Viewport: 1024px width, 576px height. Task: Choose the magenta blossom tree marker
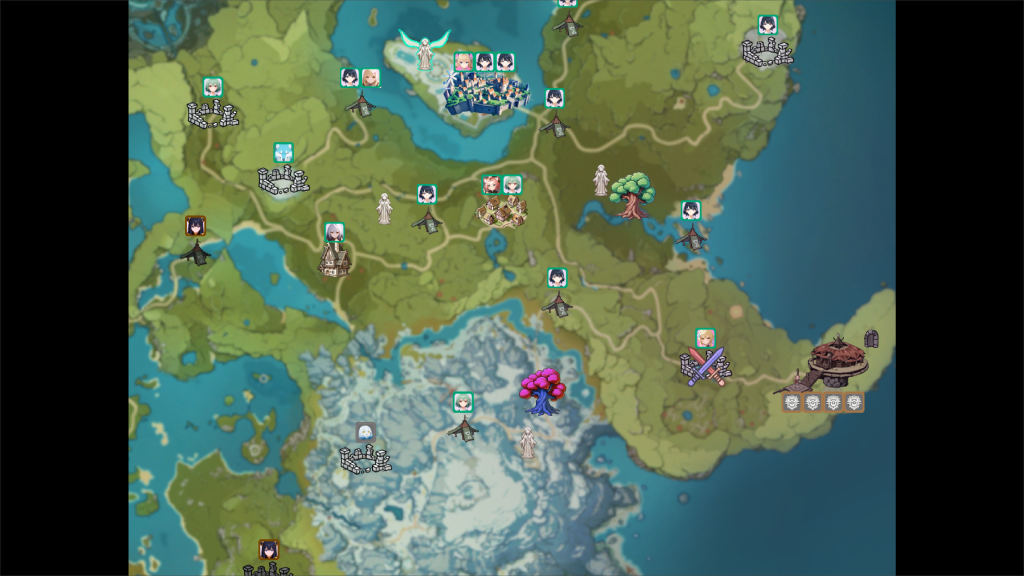click(543, 391)
